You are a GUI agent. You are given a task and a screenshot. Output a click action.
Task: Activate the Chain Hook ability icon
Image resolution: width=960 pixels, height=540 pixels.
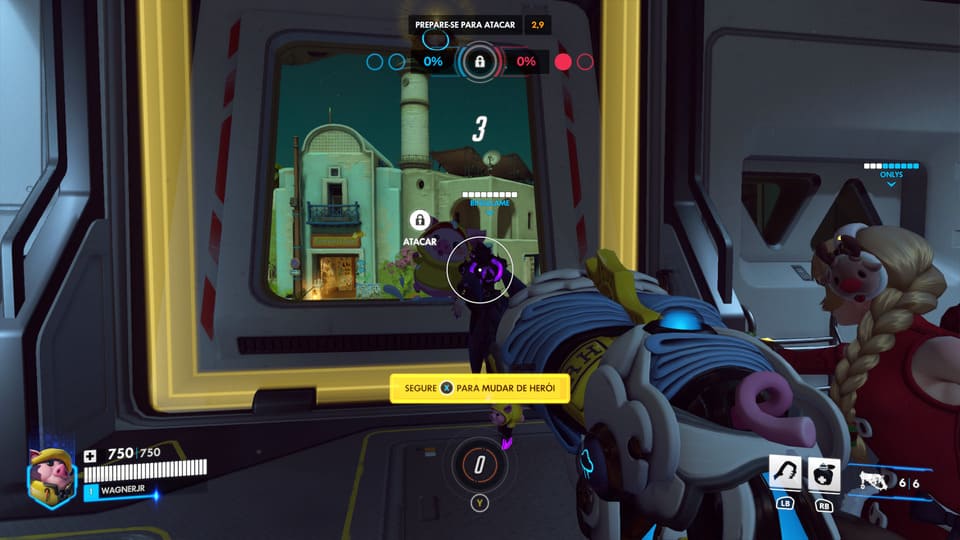pos(786,473)
